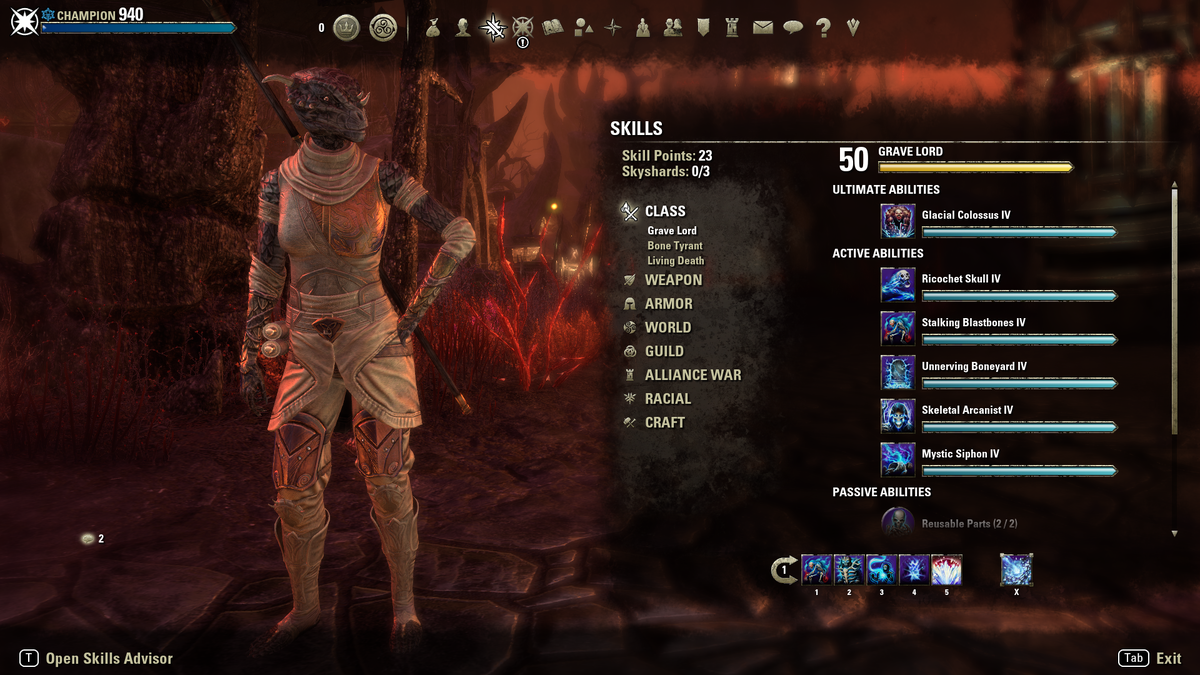1200x675 pixels.
Task: Open the help question mark menu
Action: click(823, 28)
